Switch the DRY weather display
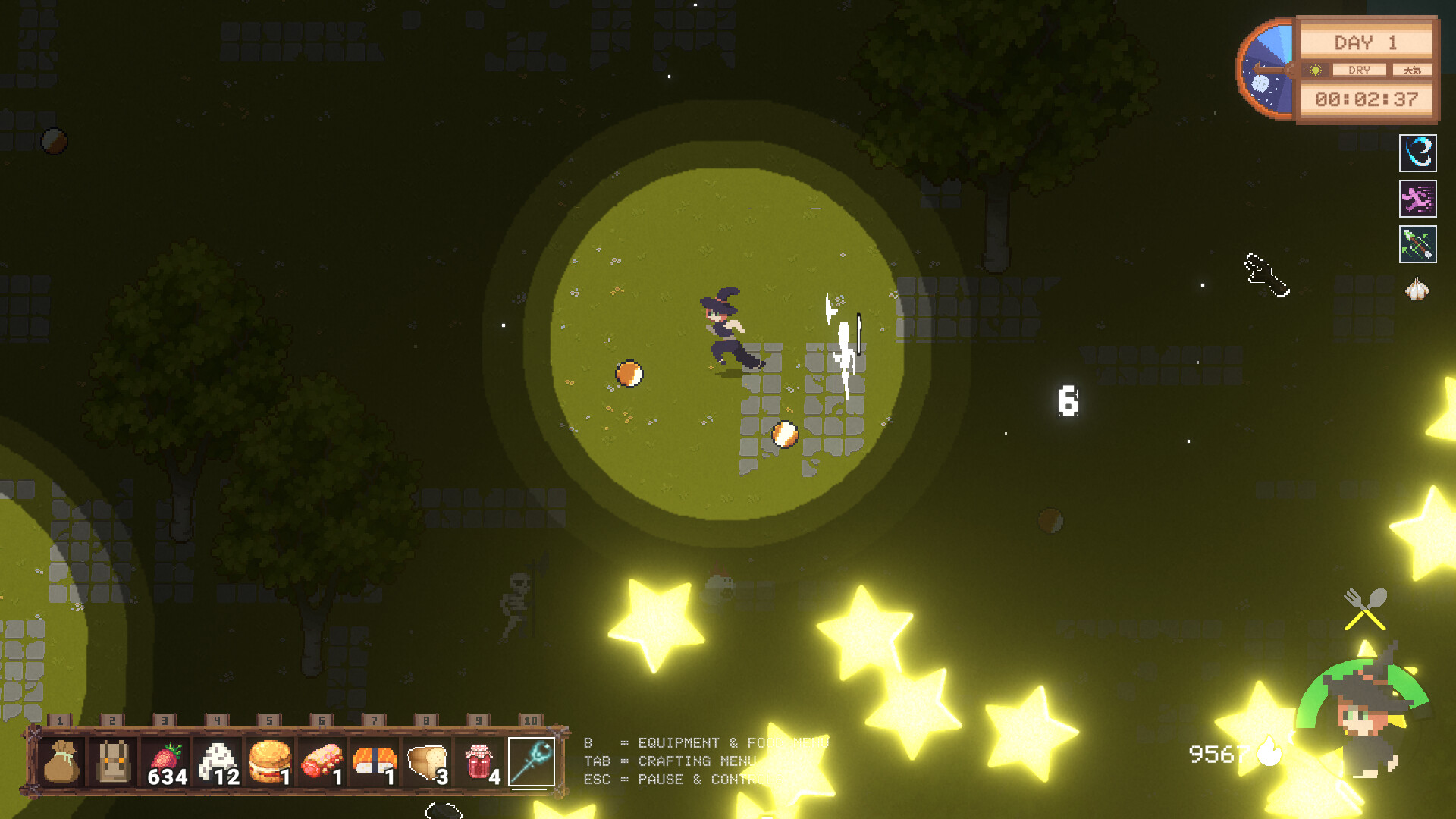This screenshot has width=1456, height=819. pyautogui.click(x=1360, y=70)
